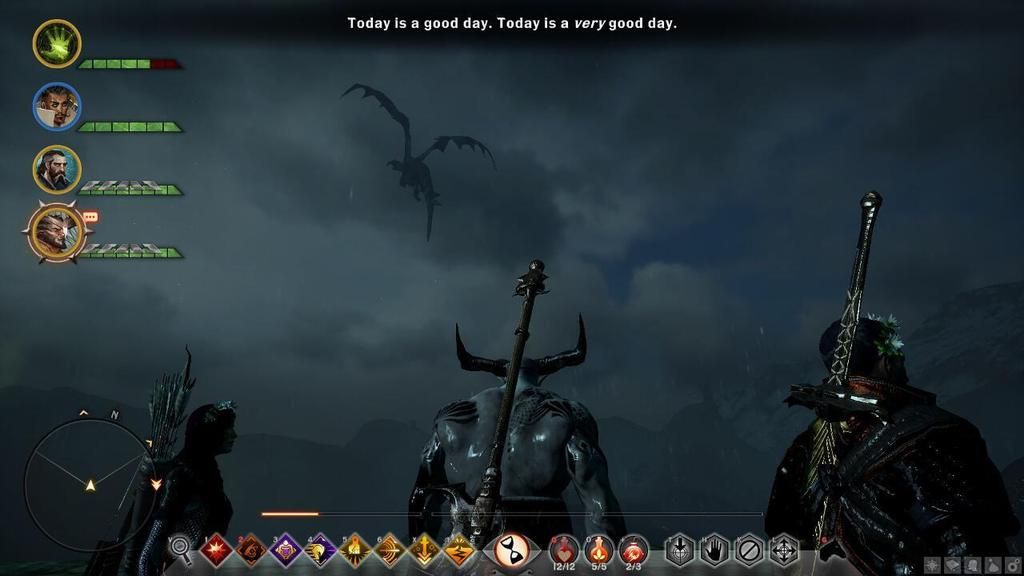Activate the horned helmet ability icon
This screenshot has height=576, width=1024.
320,550
